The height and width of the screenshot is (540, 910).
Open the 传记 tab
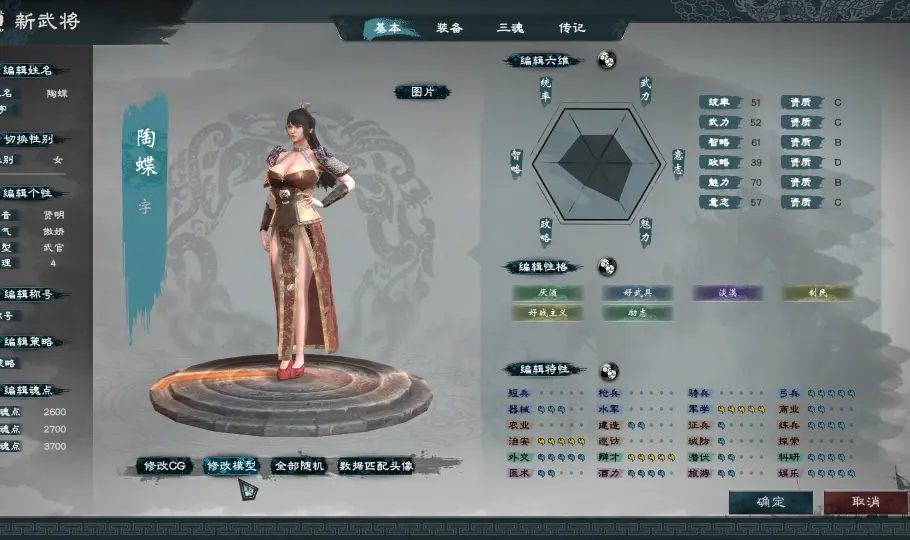(x=571, y=28)
